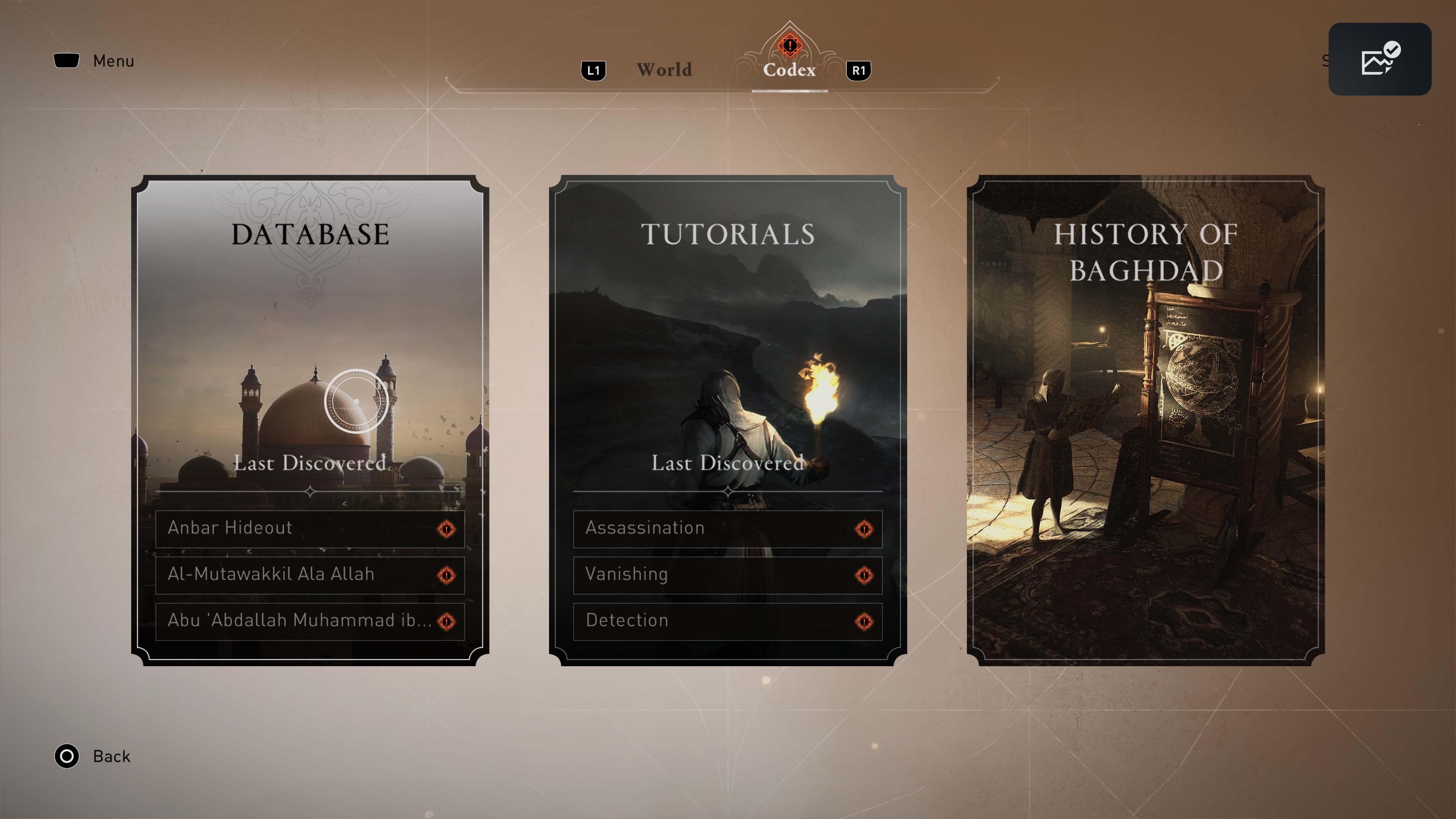The width and height of the screenshot is (1456, 819).
Task: Open the Al-Mutawakkil Ala Allah entry
Action: [x=310, y=575]
